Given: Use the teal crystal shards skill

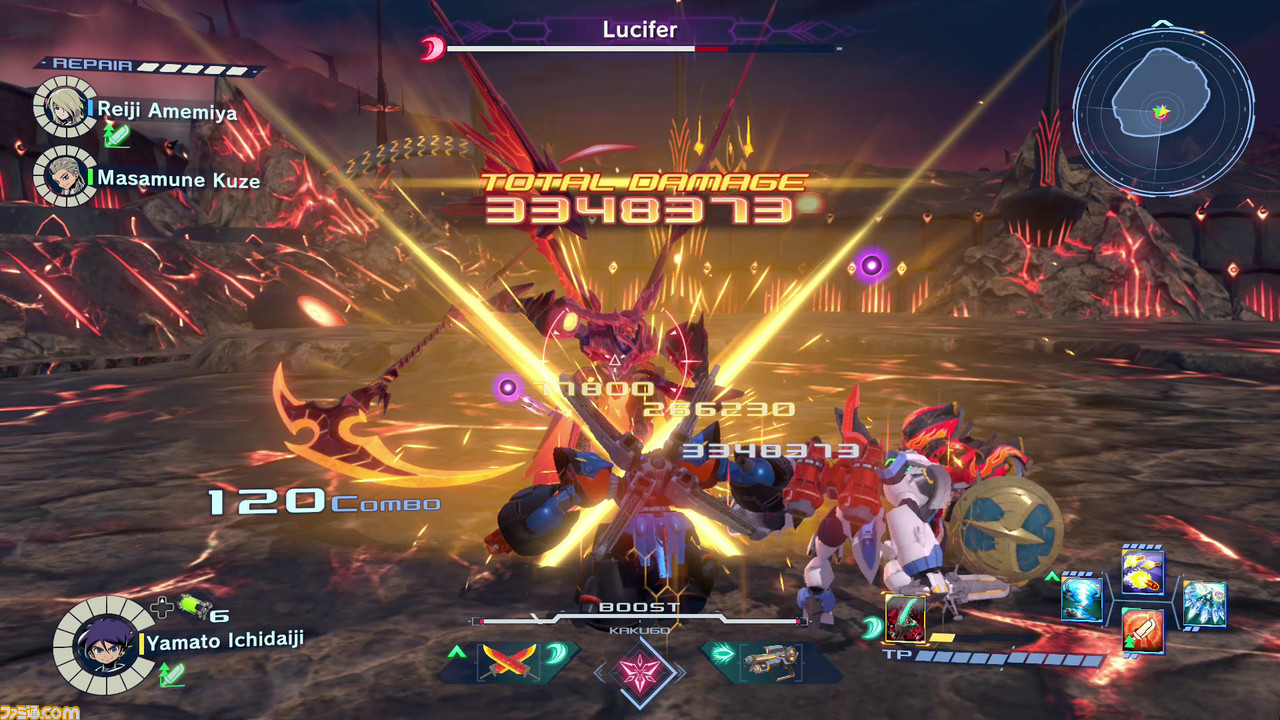Looking at the screenshot, I should [x=1204, y=603].
